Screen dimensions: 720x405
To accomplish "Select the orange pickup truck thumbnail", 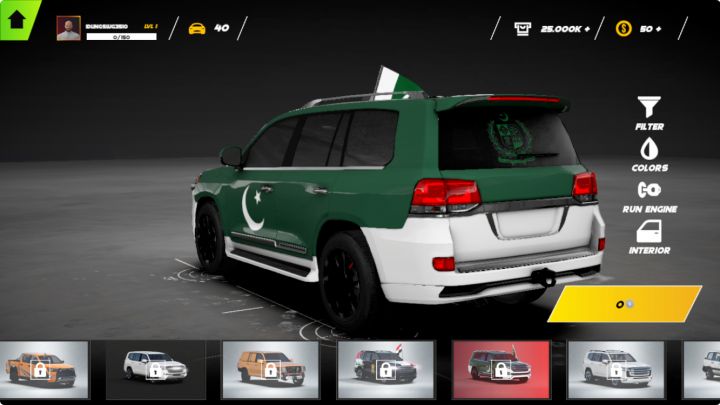I will 40,370.
